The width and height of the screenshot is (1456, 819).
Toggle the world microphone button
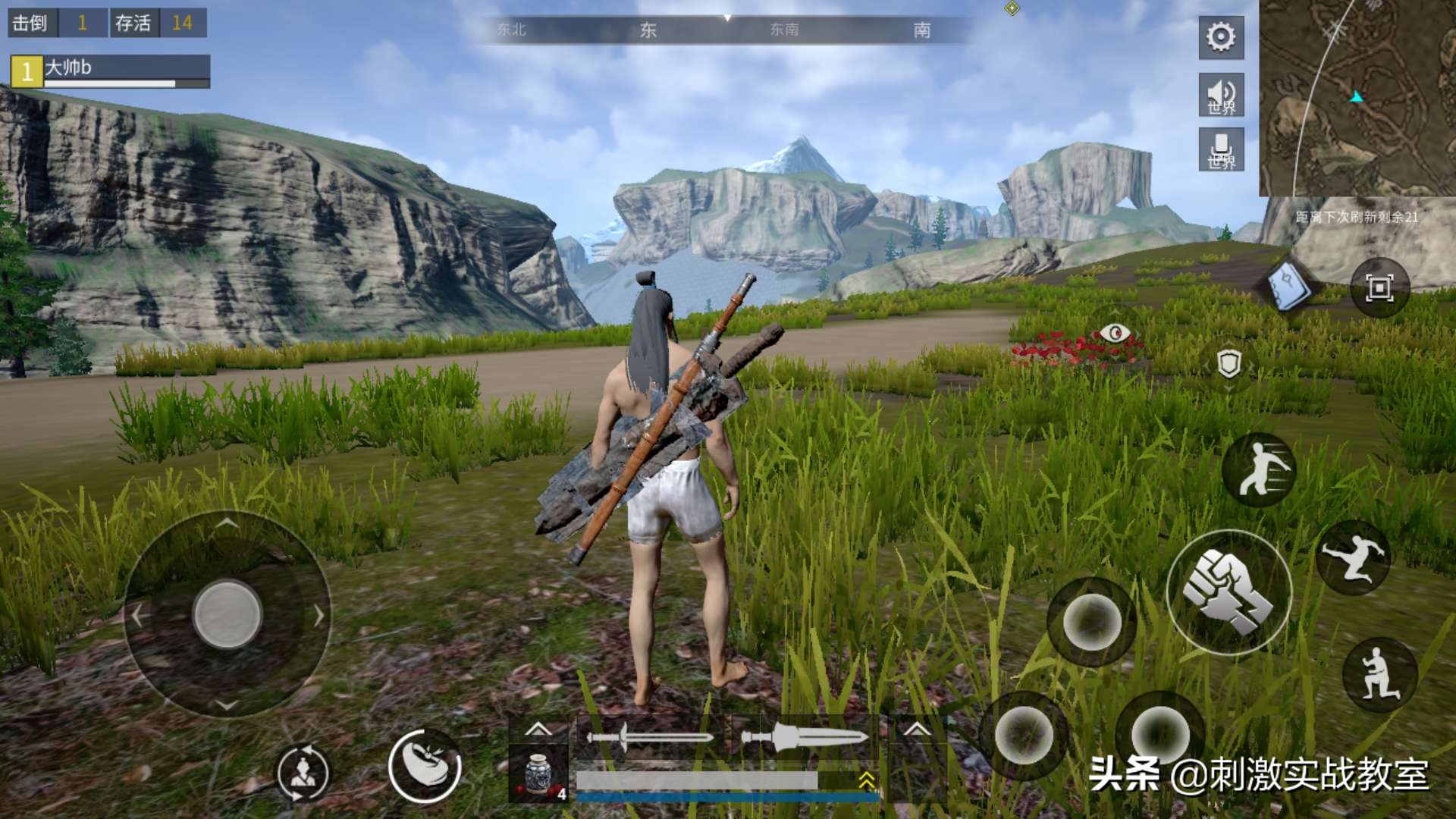(1221, 149)
